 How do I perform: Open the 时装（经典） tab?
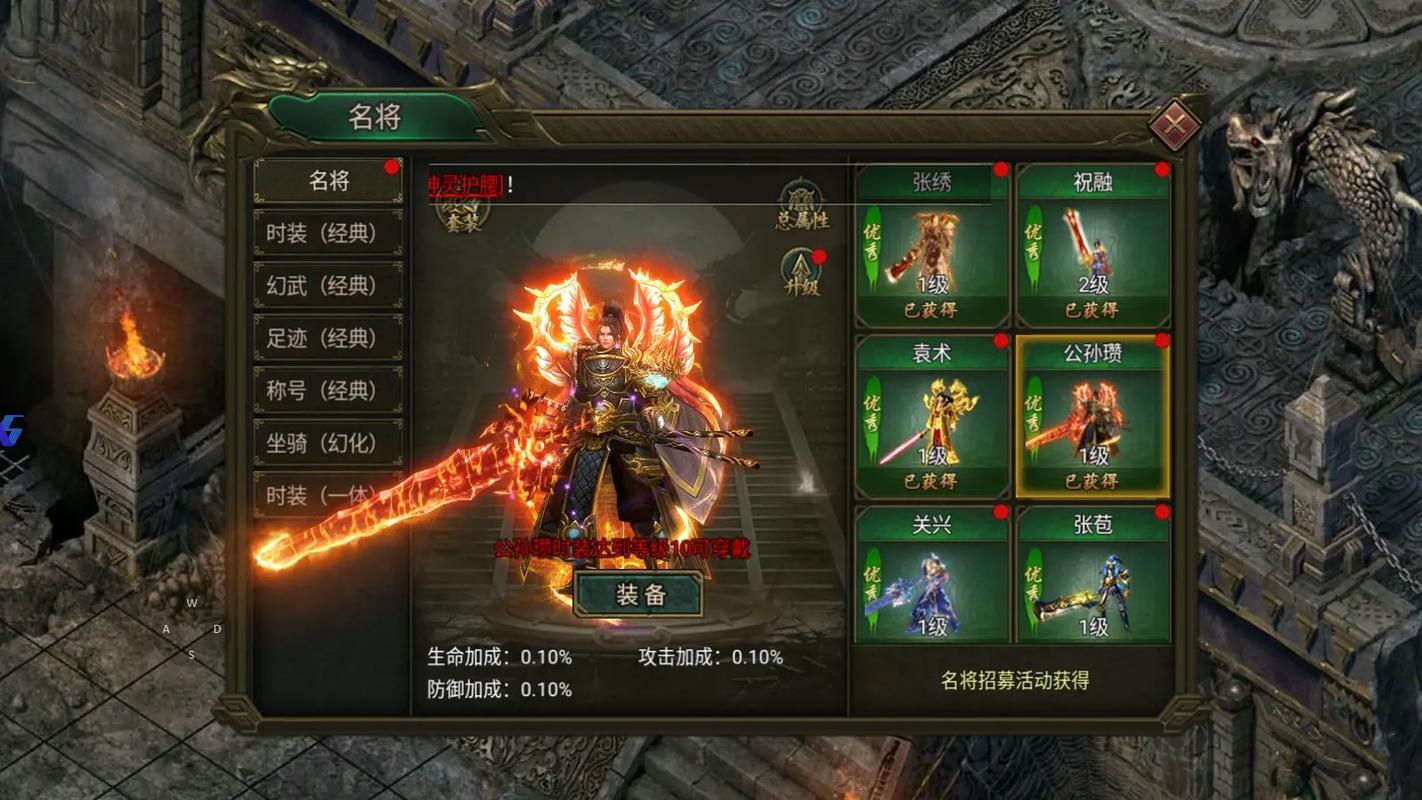tap(327, 233)
